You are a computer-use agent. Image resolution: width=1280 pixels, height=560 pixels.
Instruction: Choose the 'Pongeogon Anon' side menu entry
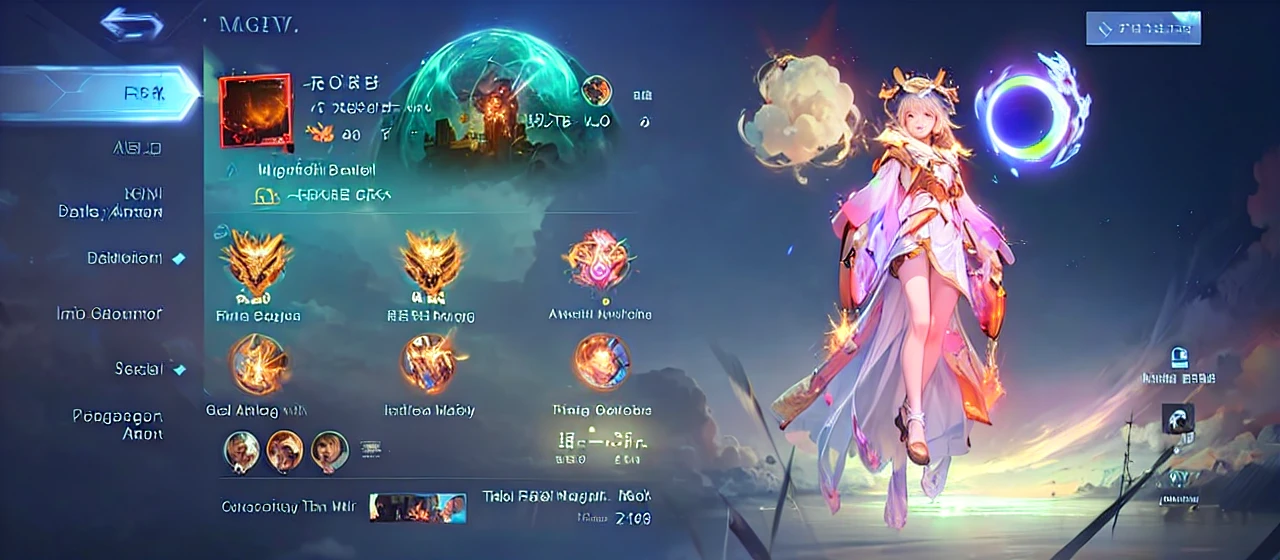[117, 424]
